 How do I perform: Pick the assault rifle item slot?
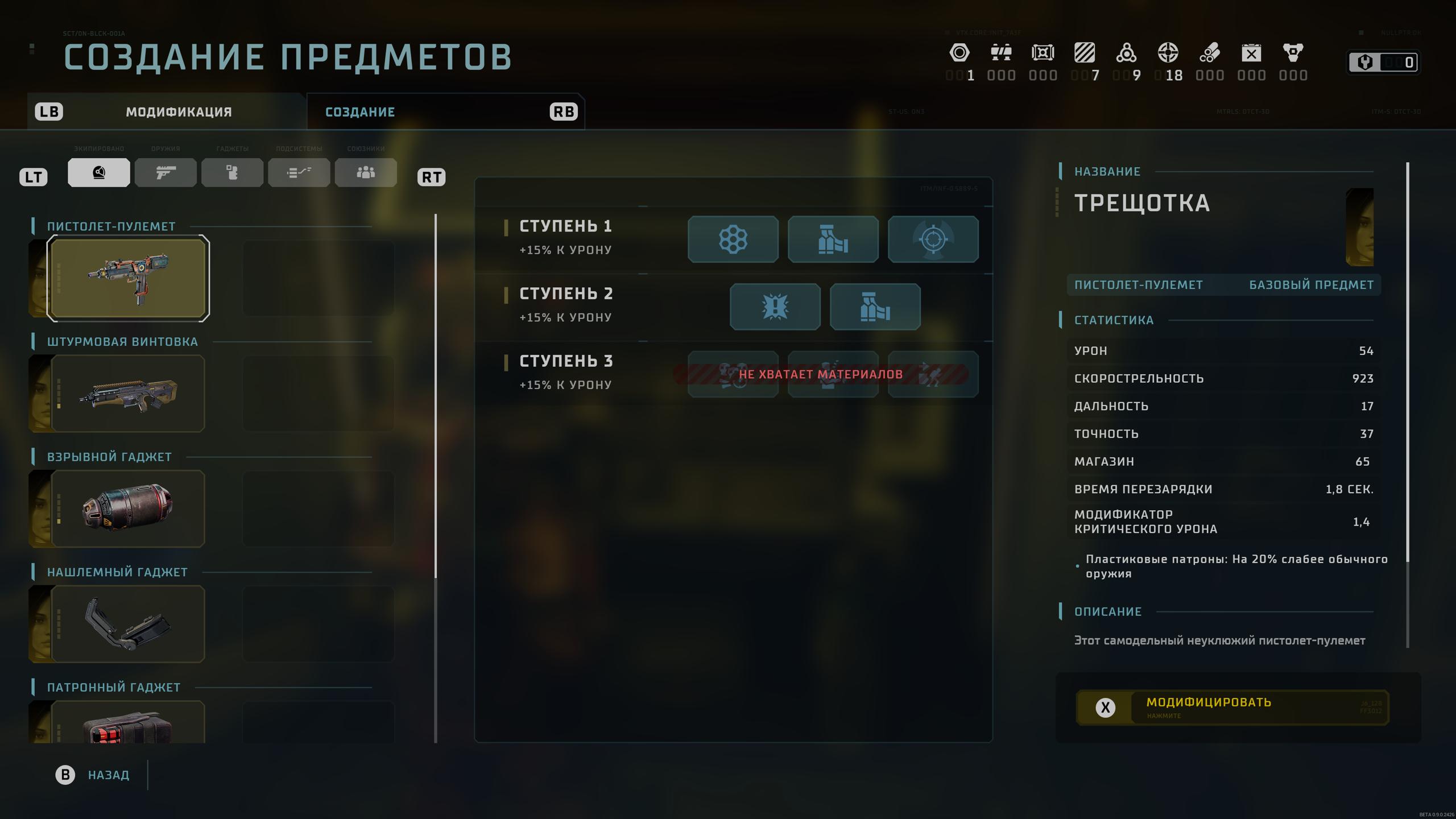pos(128,394)
